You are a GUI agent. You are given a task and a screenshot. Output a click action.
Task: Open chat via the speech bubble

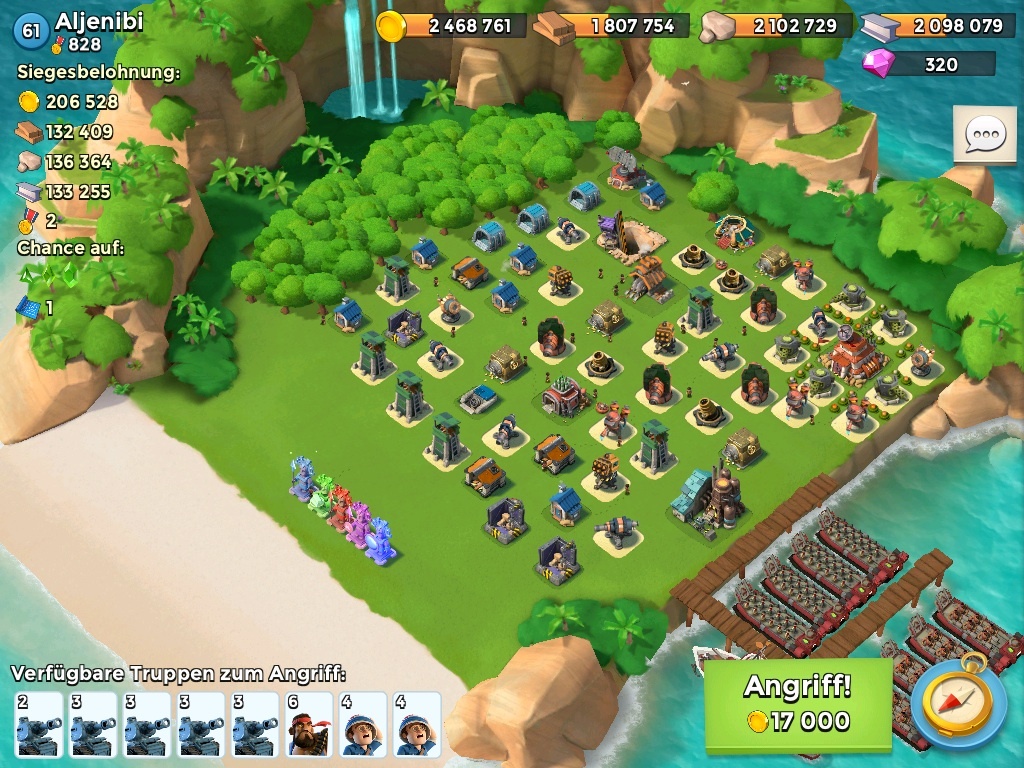click(x=984, y=134)
